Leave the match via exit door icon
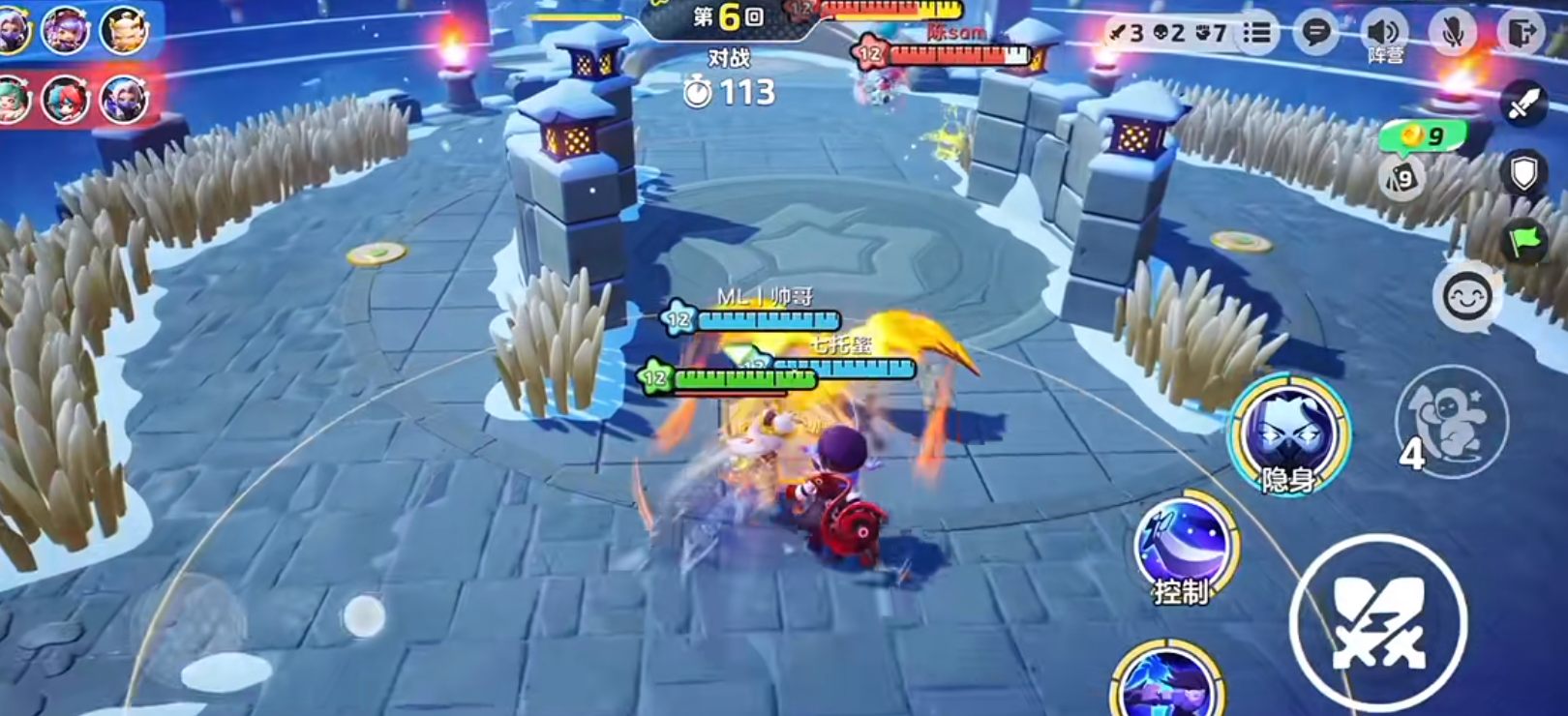The height and width of the screenshot is (716, 1568). (1523, 33)
